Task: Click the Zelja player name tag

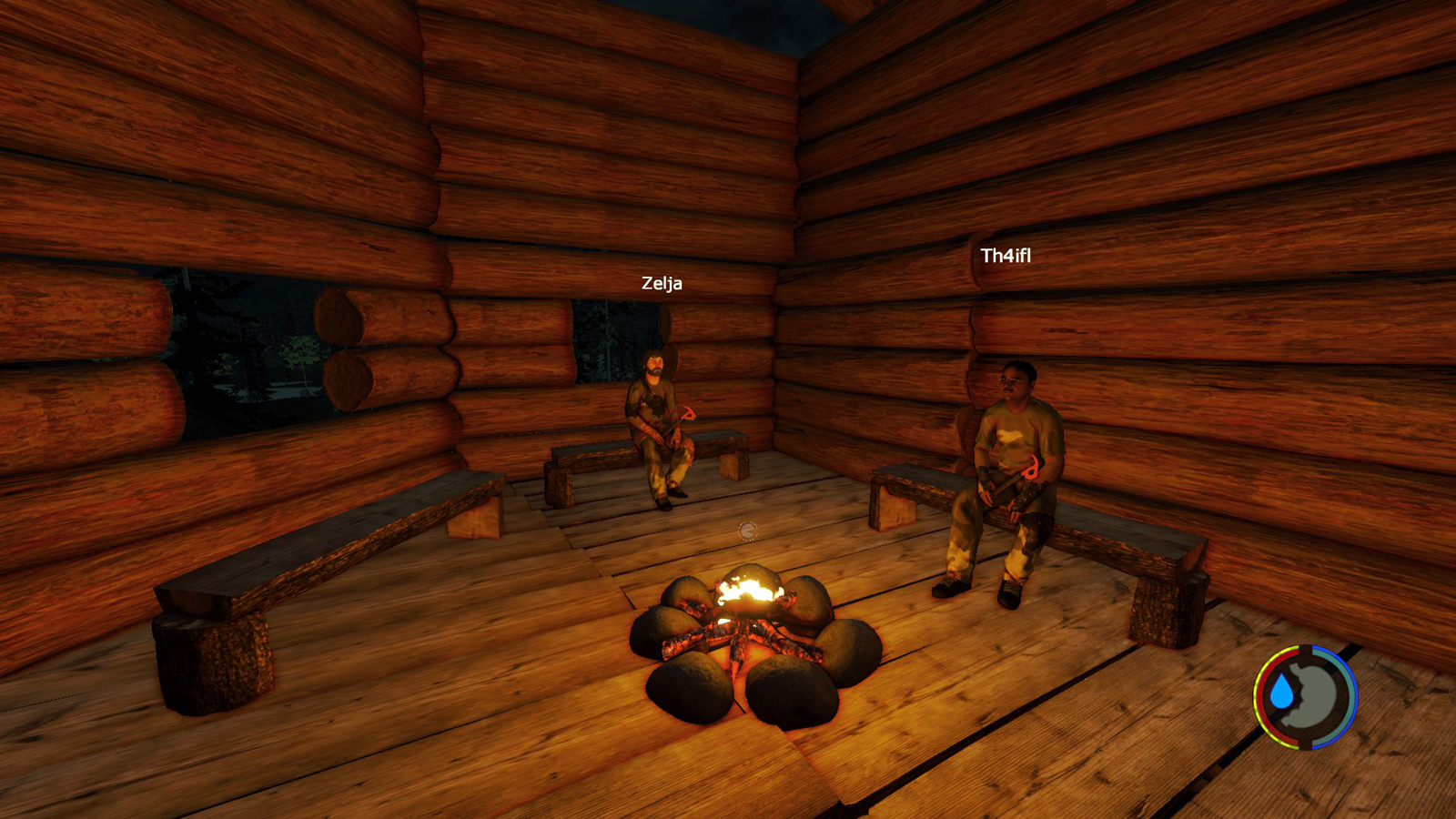Action: [662, 283]
